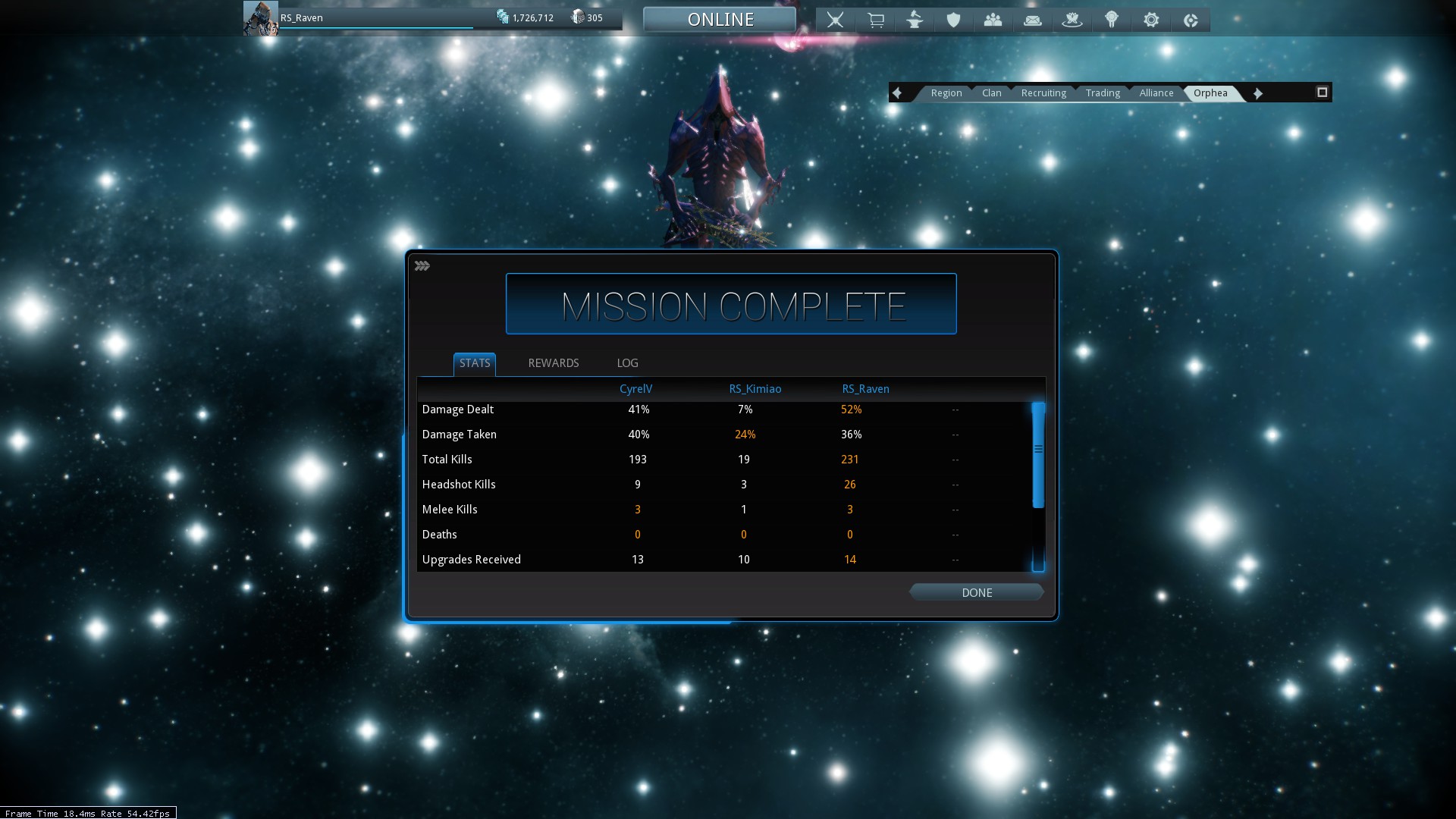Open the contacts people icon

pyautogui.click(x=993, y=20)
